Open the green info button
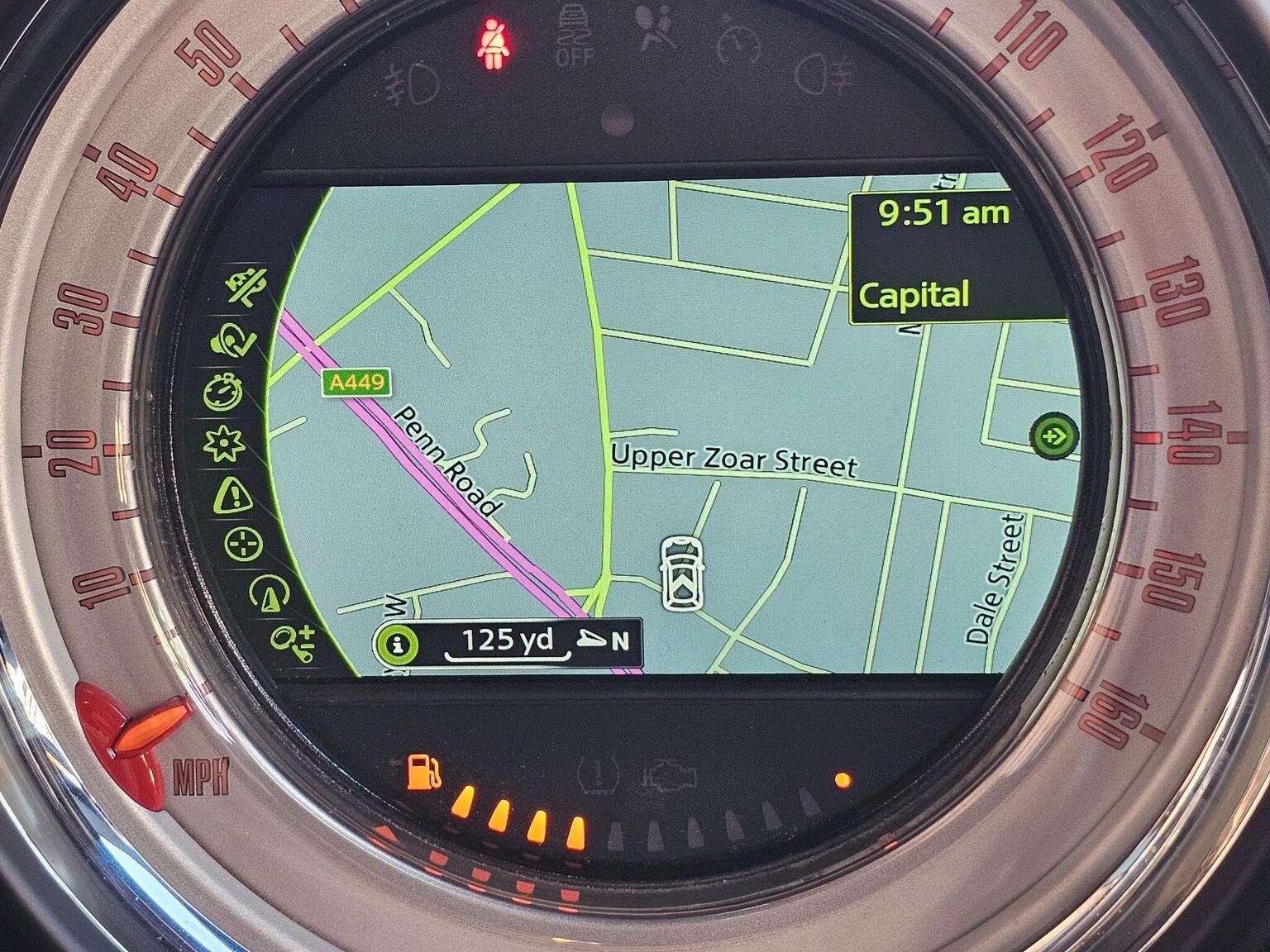This screenshot has width=1270, height=952. pyautogui.click(x=399, y=644)
